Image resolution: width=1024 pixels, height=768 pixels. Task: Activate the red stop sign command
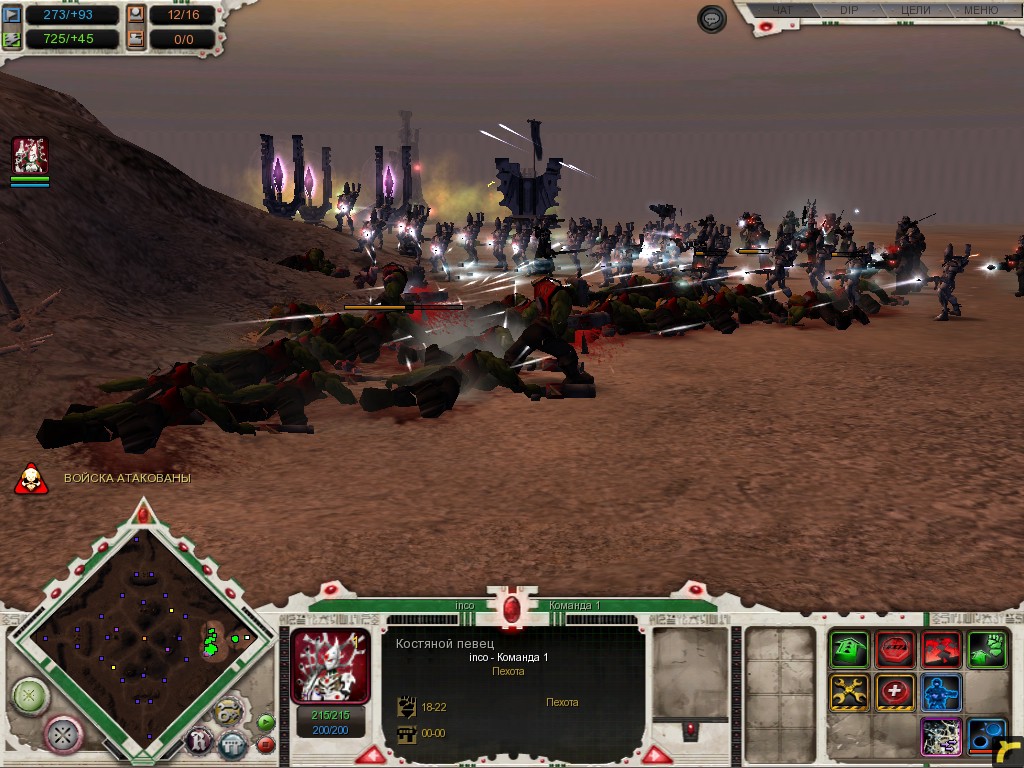click(895, 649)
